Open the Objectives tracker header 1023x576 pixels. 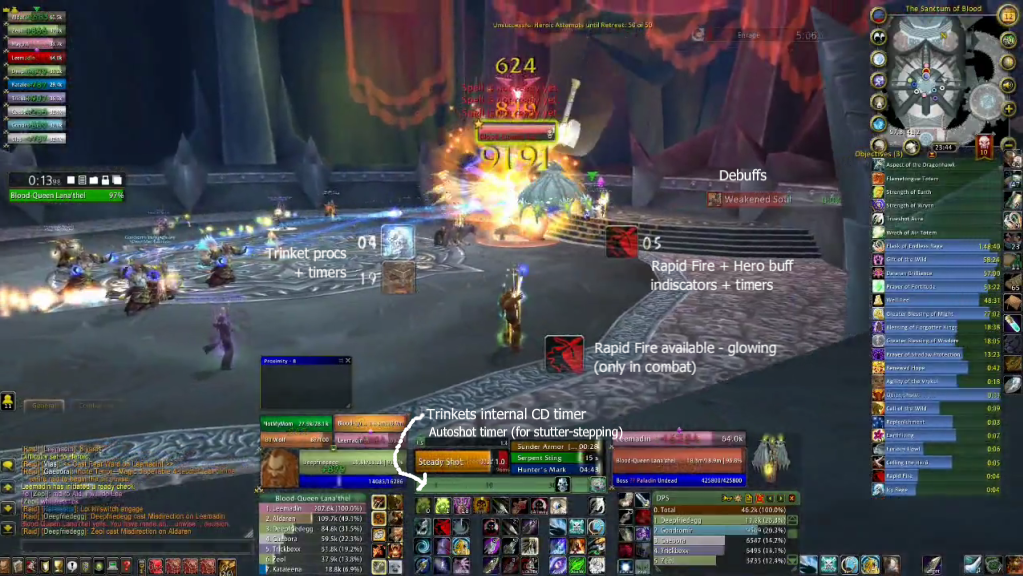pyautogui.click(x=878, y=154)
